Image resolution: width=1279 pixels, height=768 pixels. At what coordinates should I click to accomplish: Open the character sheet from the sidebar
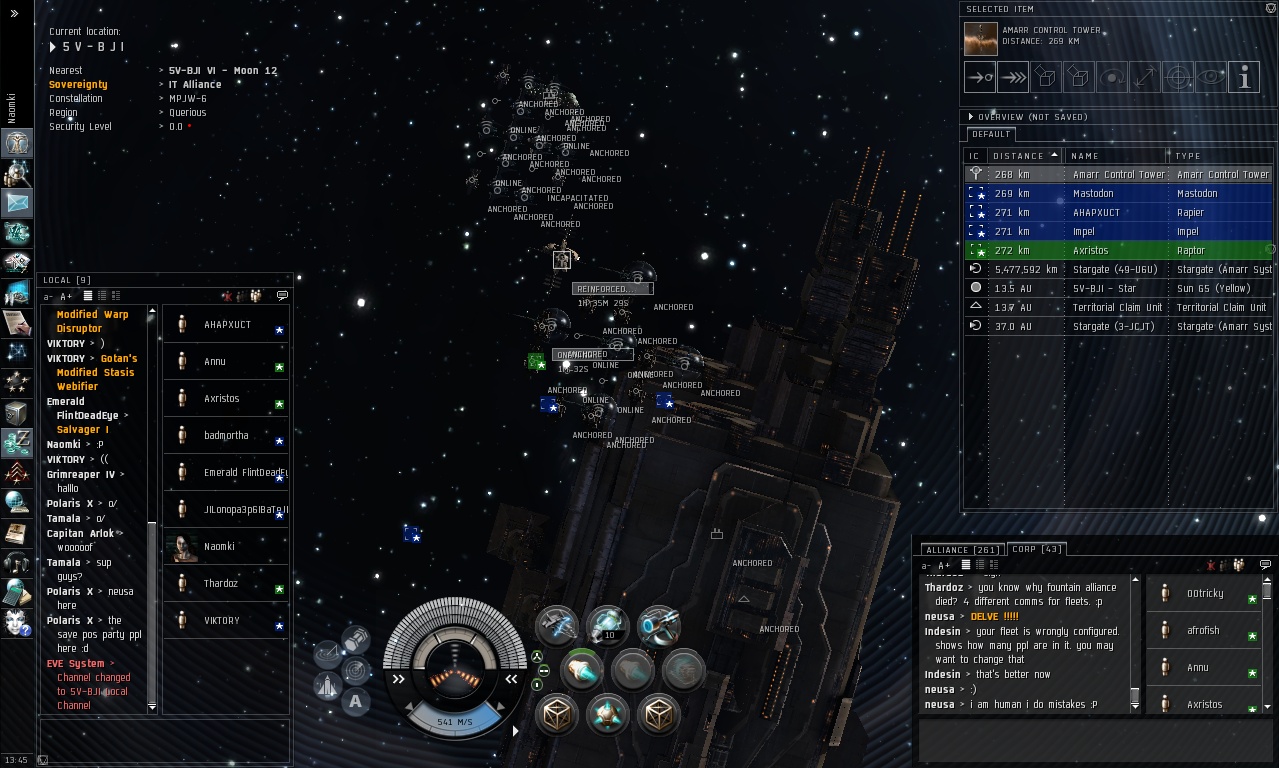tap(17, 144)
